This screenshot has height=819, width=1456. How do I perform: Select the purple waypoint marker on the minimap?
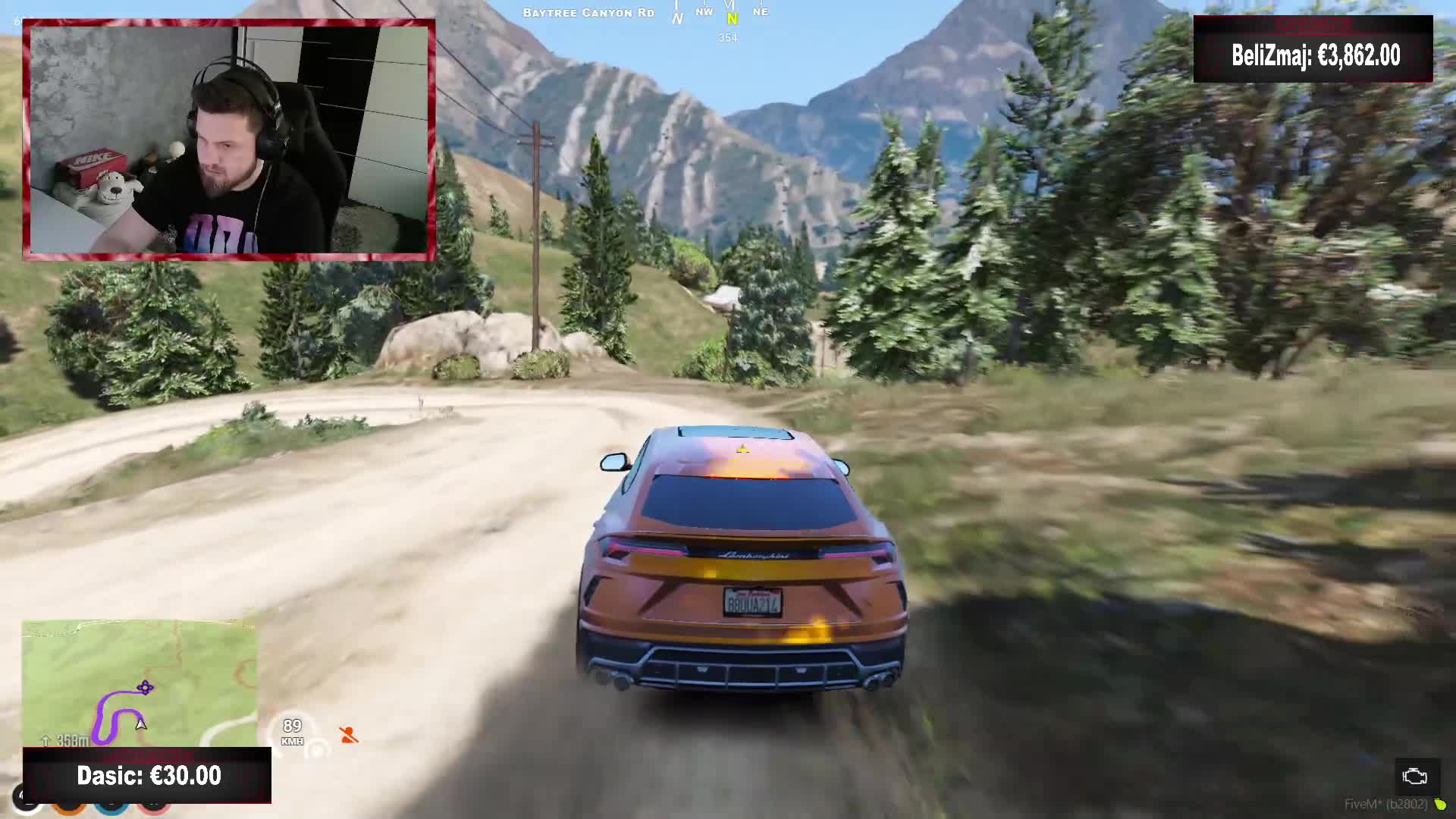[x=145, y=688]
